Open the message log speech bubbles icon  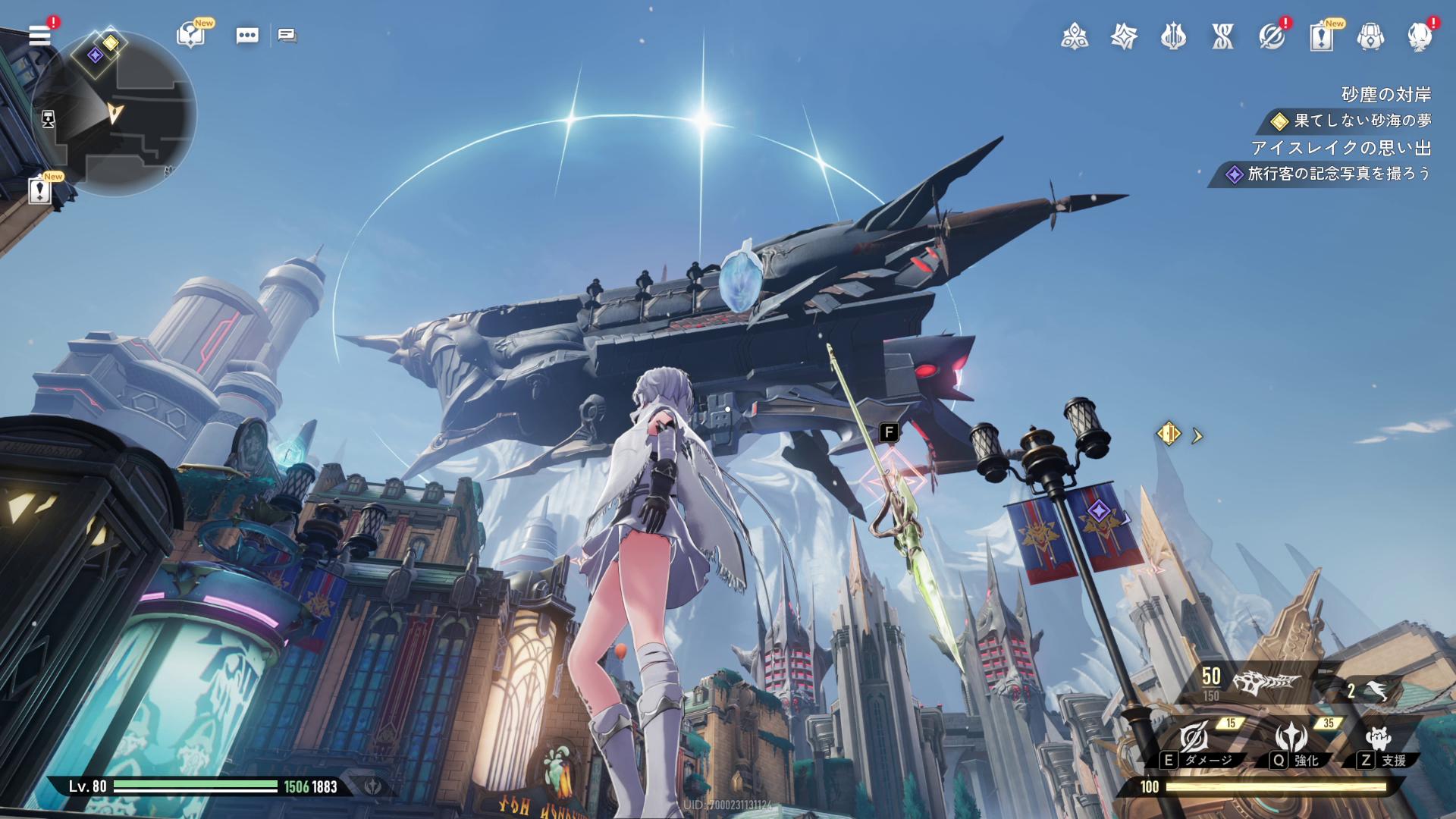(287, 36)
